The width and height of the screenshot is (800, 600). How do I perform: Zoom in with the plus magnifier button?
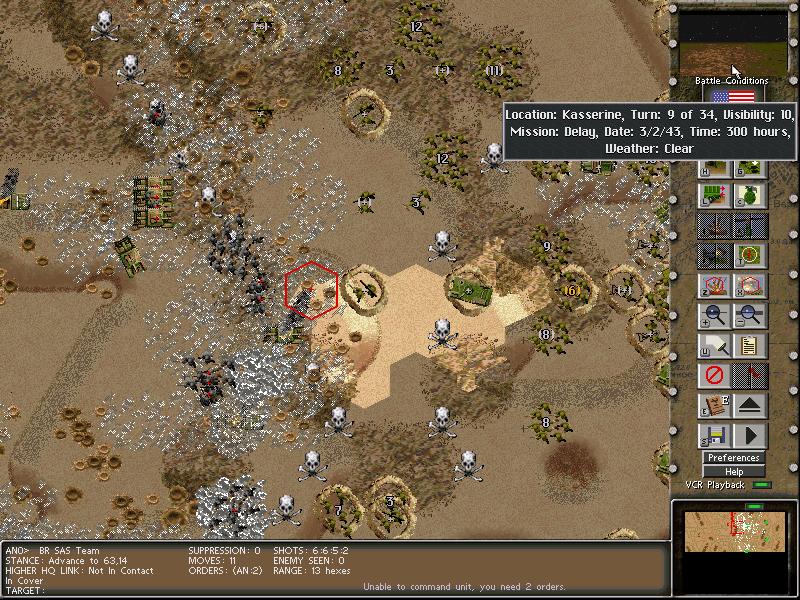(713, 317)
